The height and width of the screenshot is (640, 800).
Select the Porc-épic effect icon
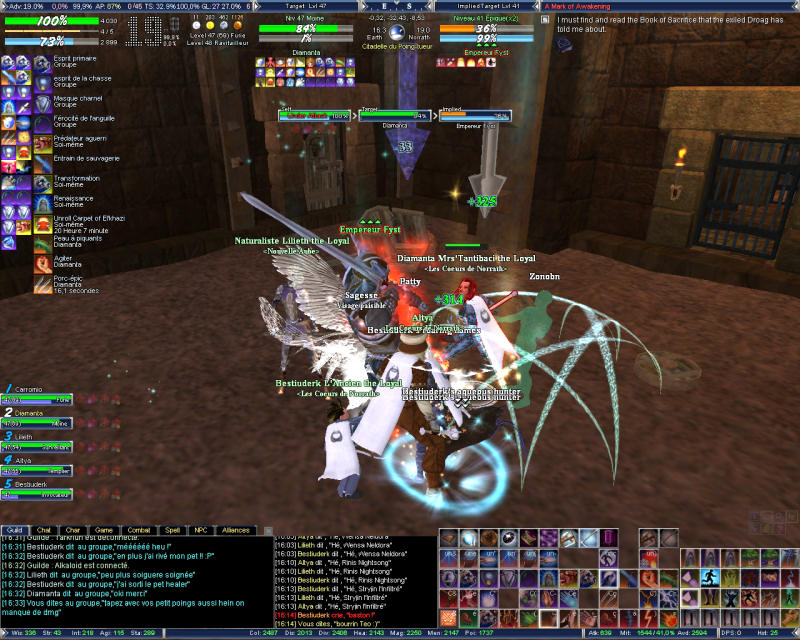43,284
